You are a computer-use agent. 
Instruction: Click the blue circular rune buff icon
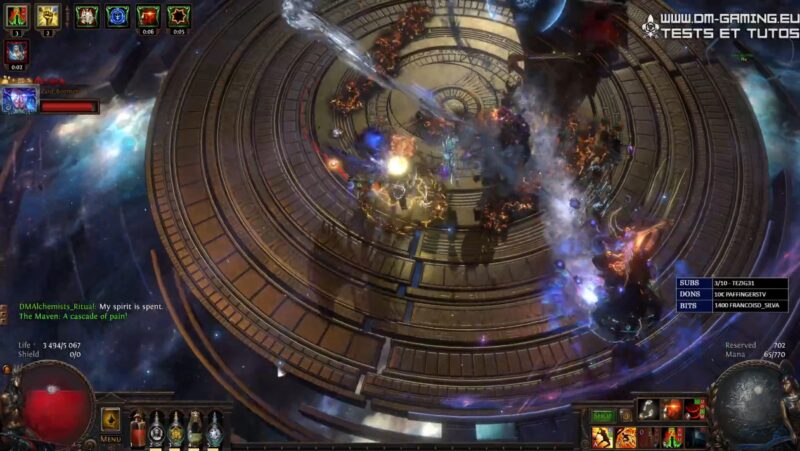point(117,16)
